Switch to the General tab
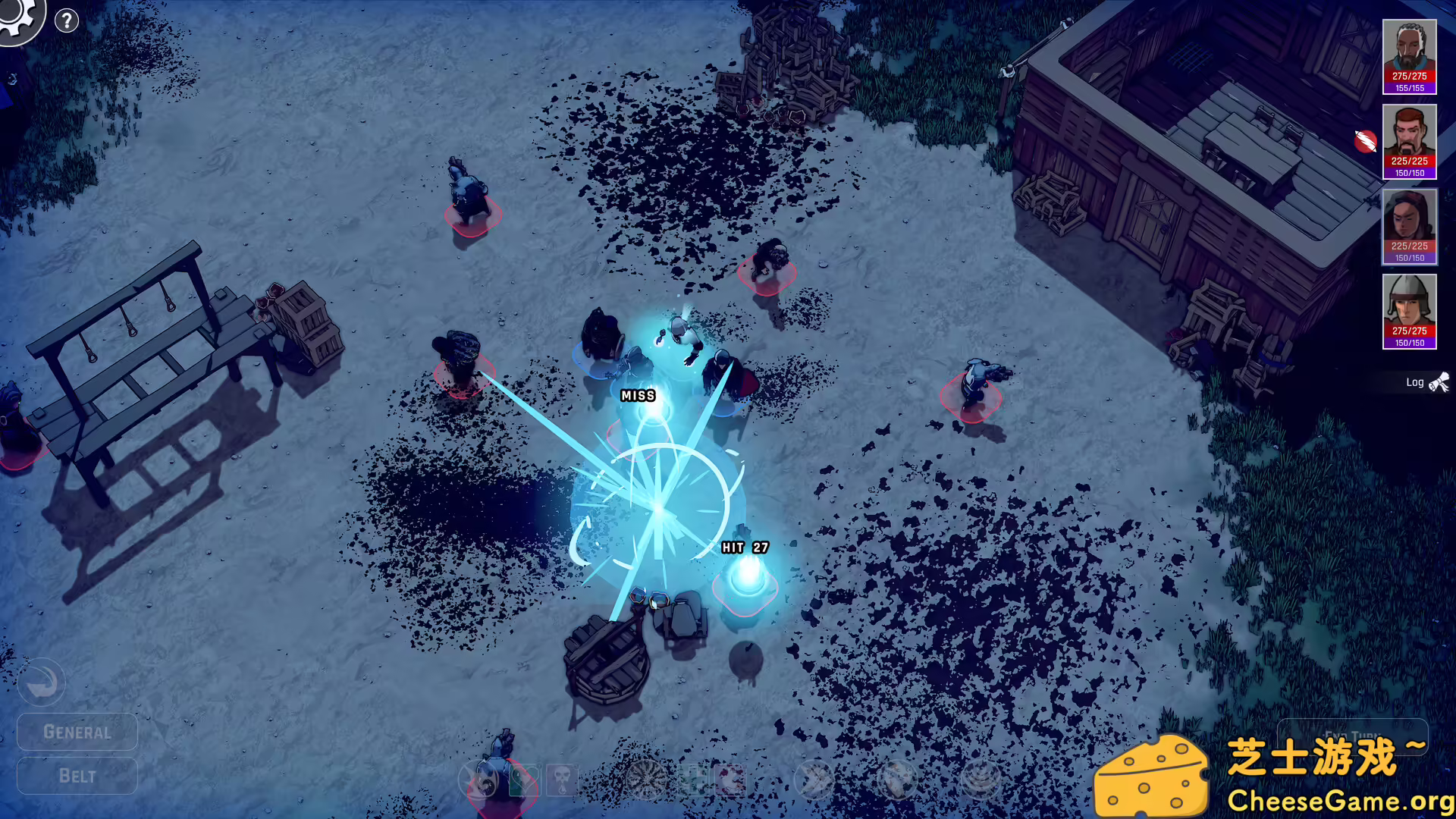The width and height of the screenshot is (1456, 819). coord(76,732)
